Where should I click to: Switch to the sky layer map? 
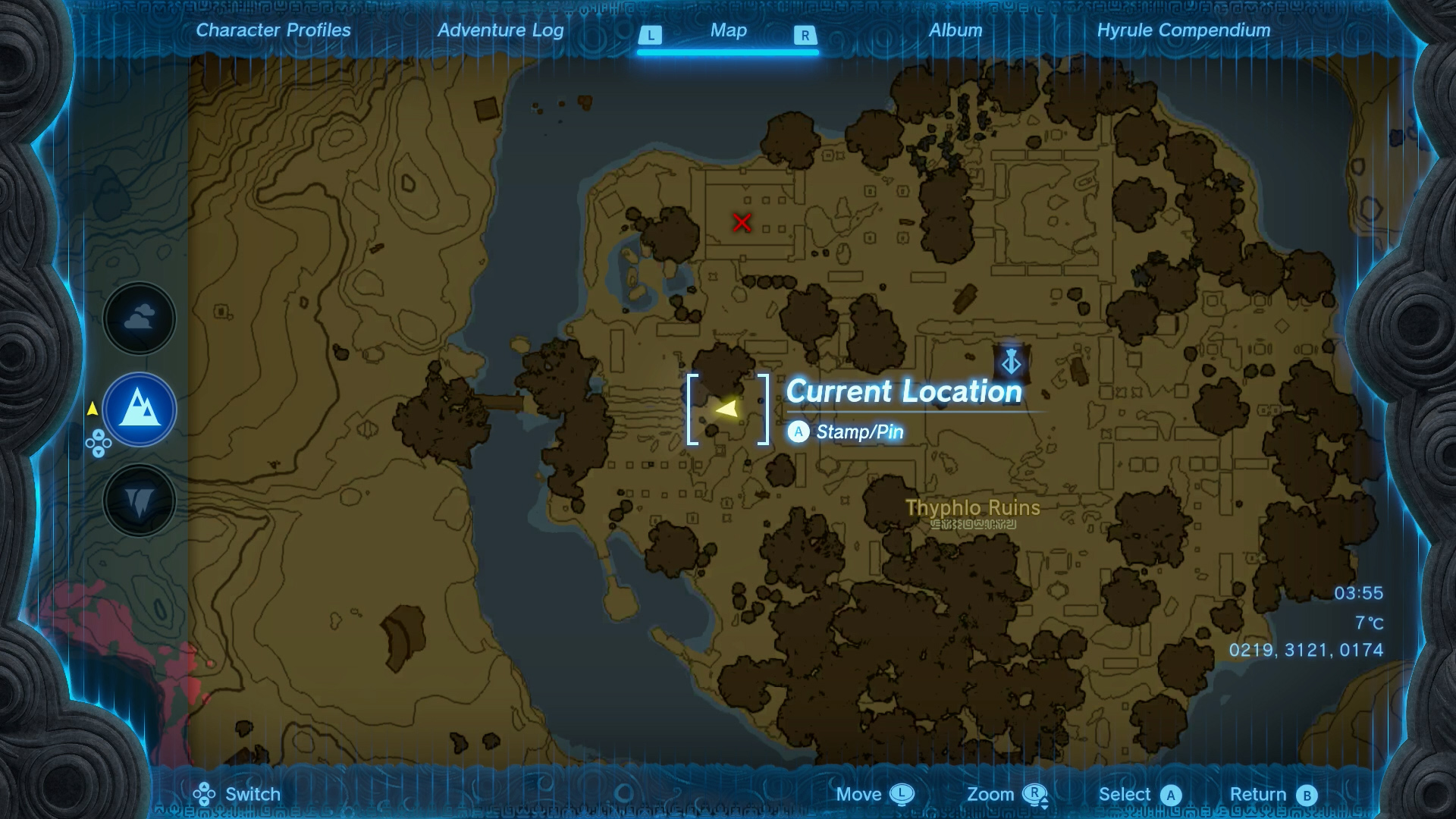tap(140, 318)
